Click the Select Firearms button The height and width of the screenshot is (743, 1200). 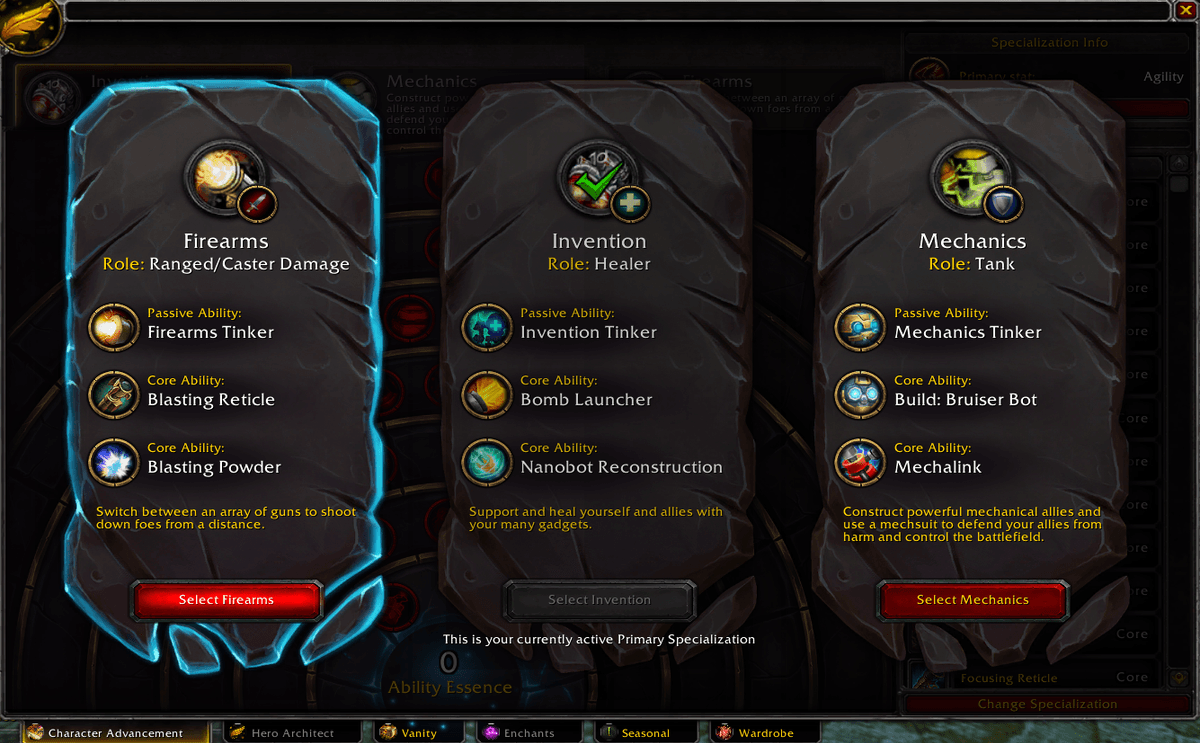pos(226,600)
